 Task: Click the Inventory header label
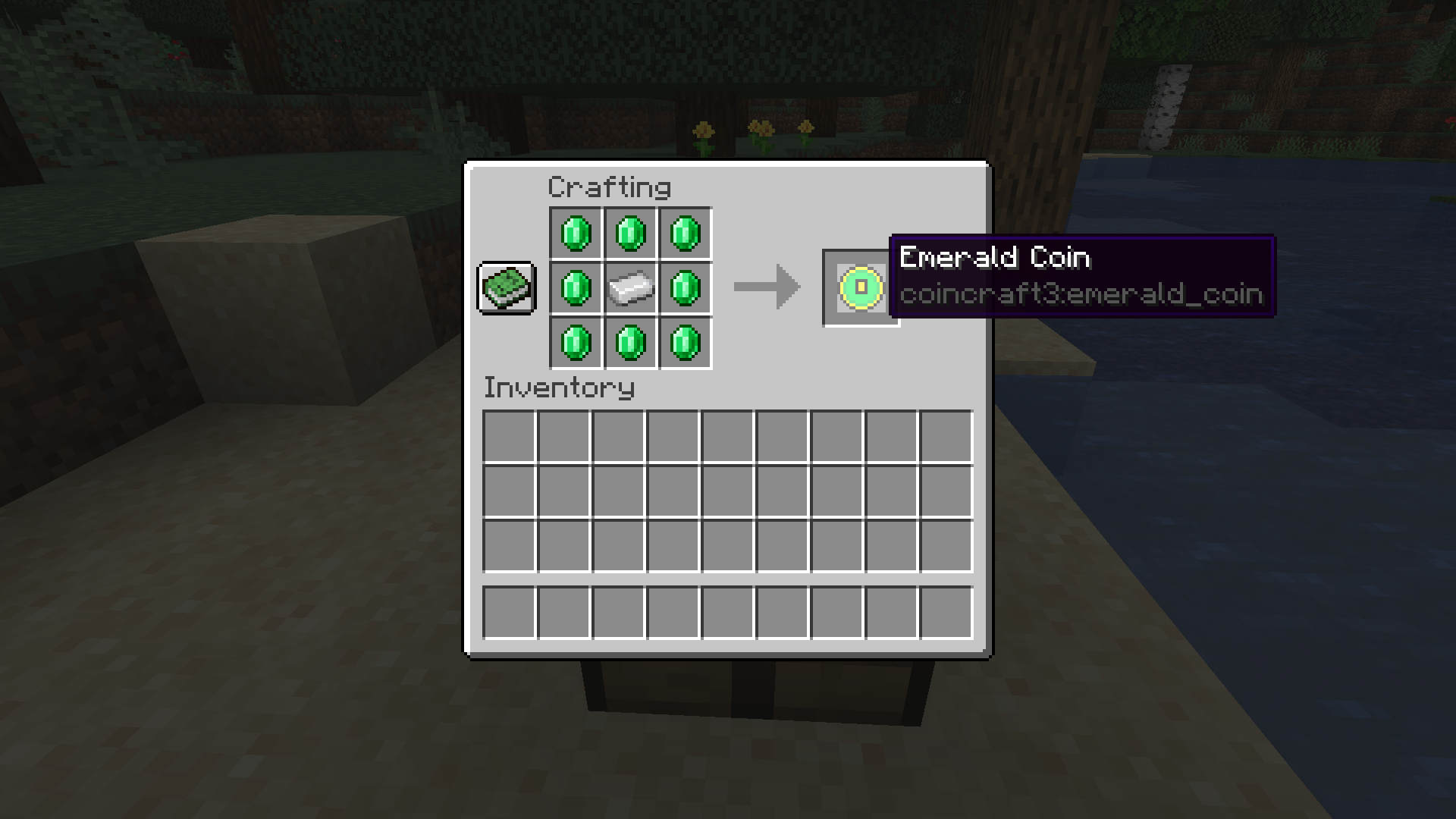(559, 389)
